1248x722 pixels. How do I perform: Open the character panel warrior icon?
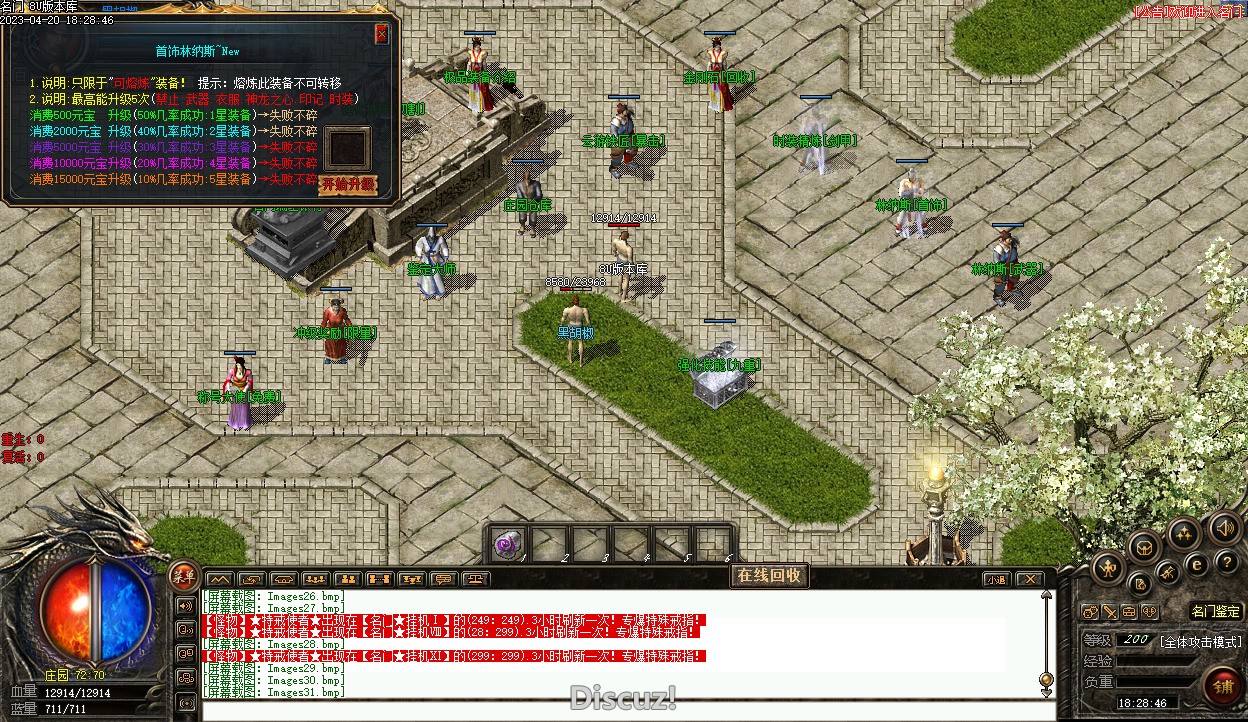tap(1108, 569)
